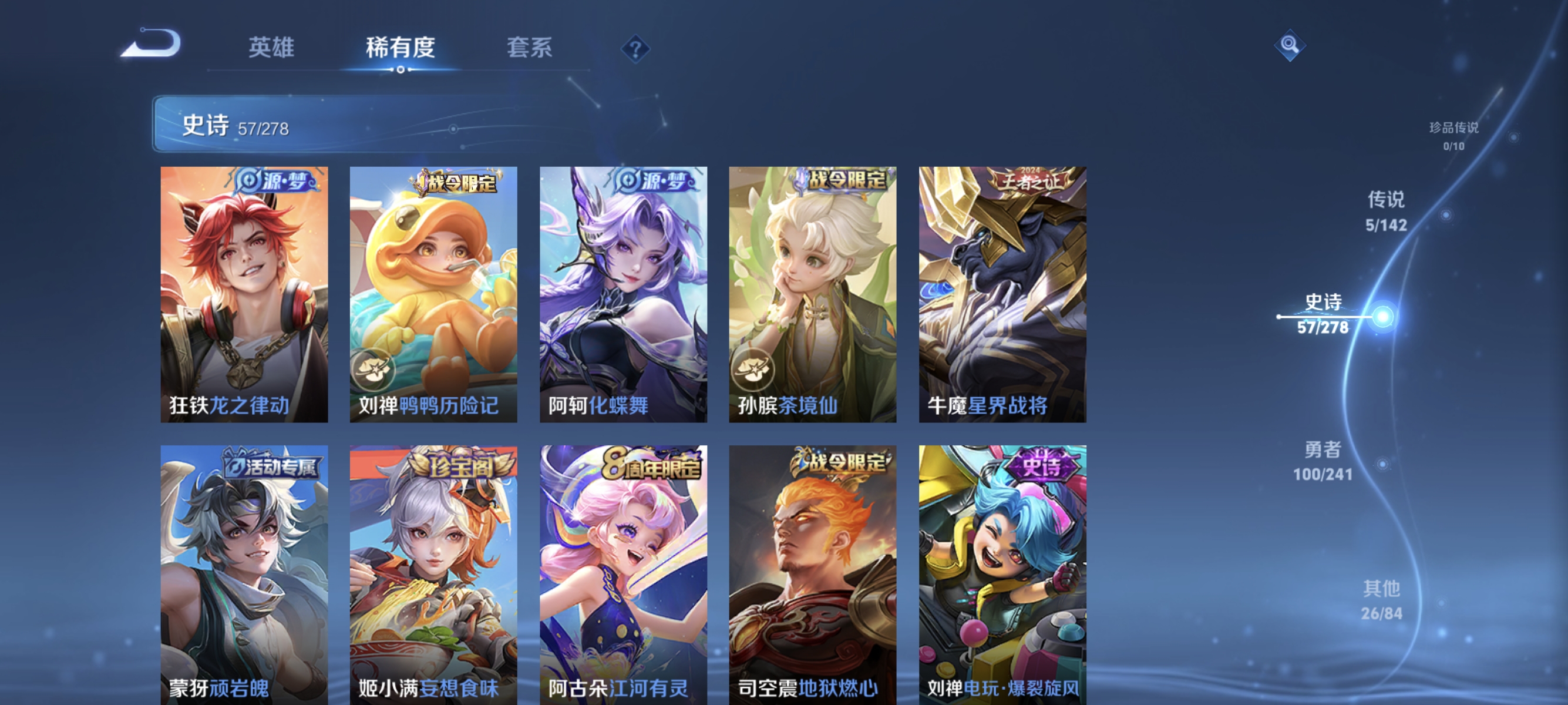Open the 阿轲化蝶舞 skin thumbnail
Screen dimensions: 1568x705
(623, 293)
